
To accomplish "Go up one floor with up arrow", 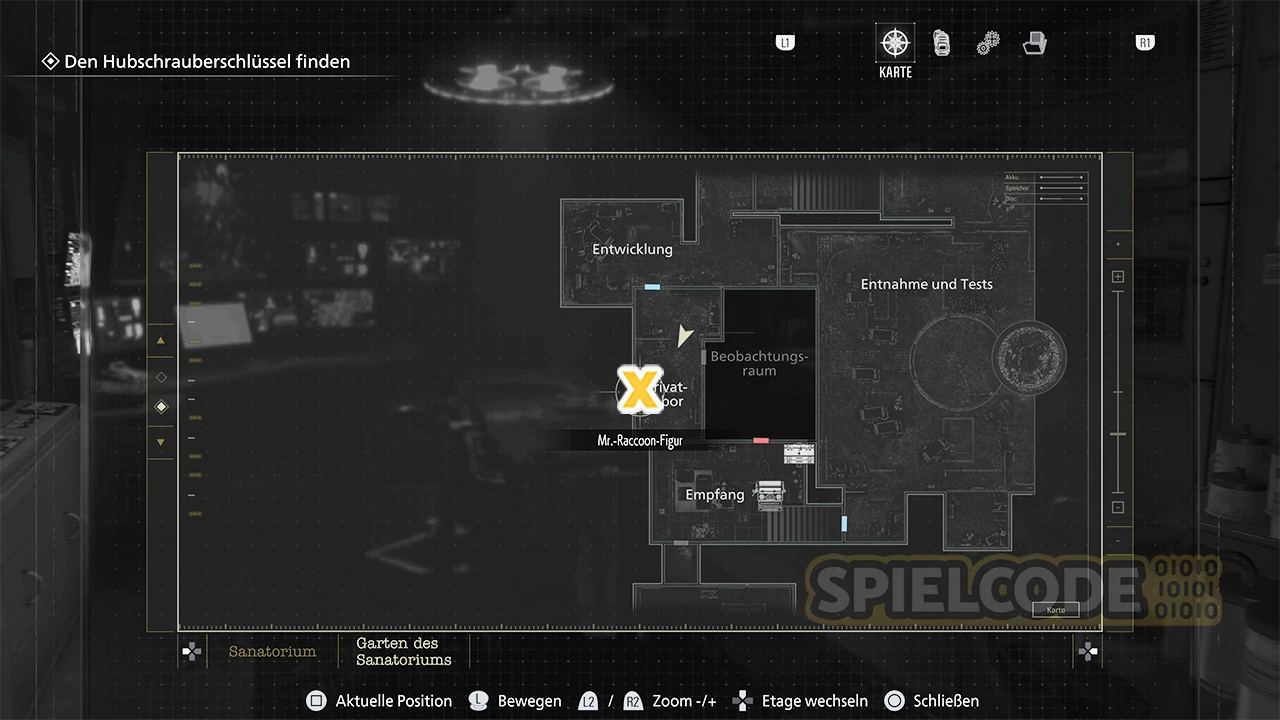I will 161,340.
